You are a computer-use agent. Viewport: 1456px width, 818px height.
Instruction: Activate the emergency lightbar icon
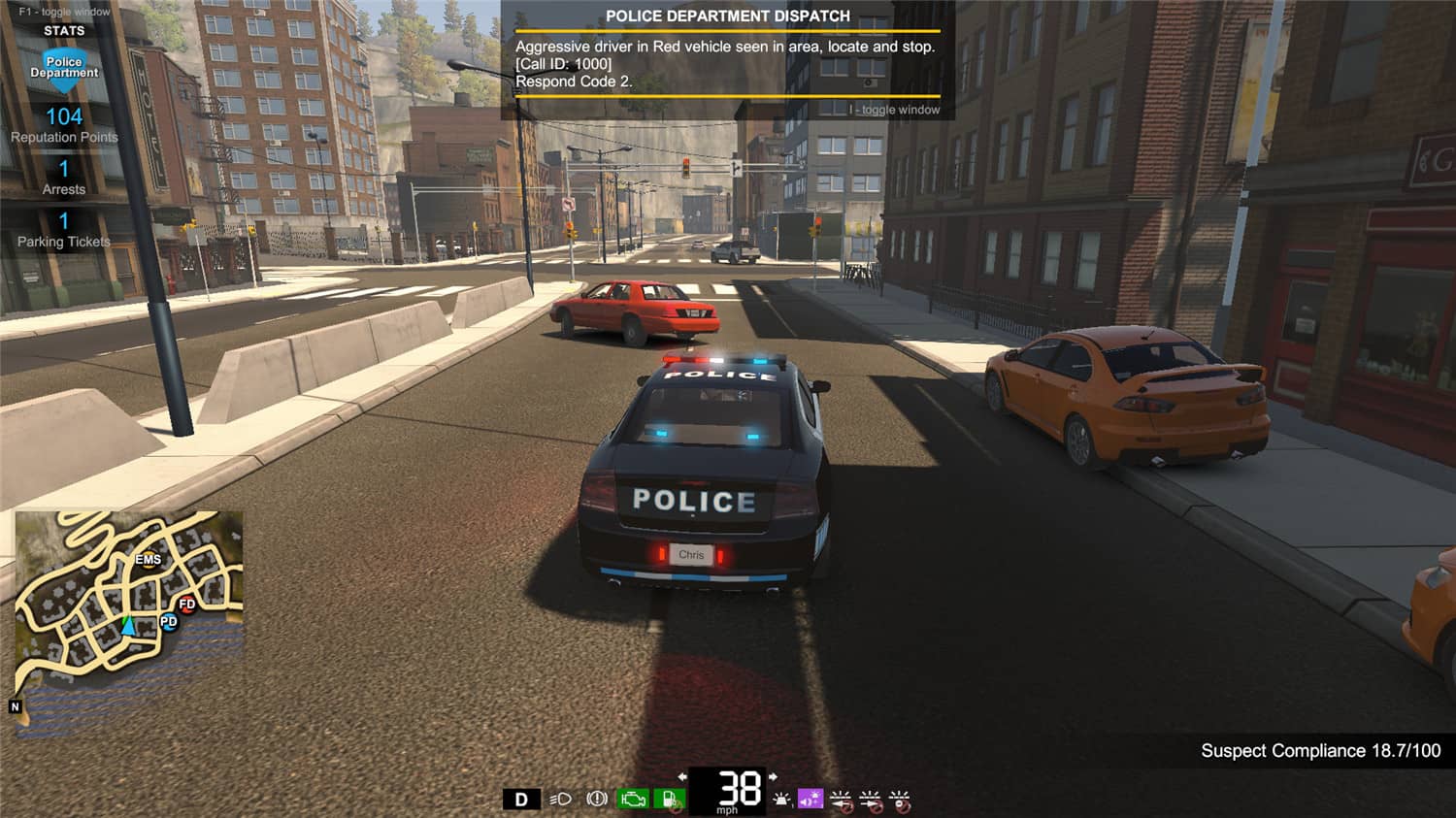tap(782, 798)
